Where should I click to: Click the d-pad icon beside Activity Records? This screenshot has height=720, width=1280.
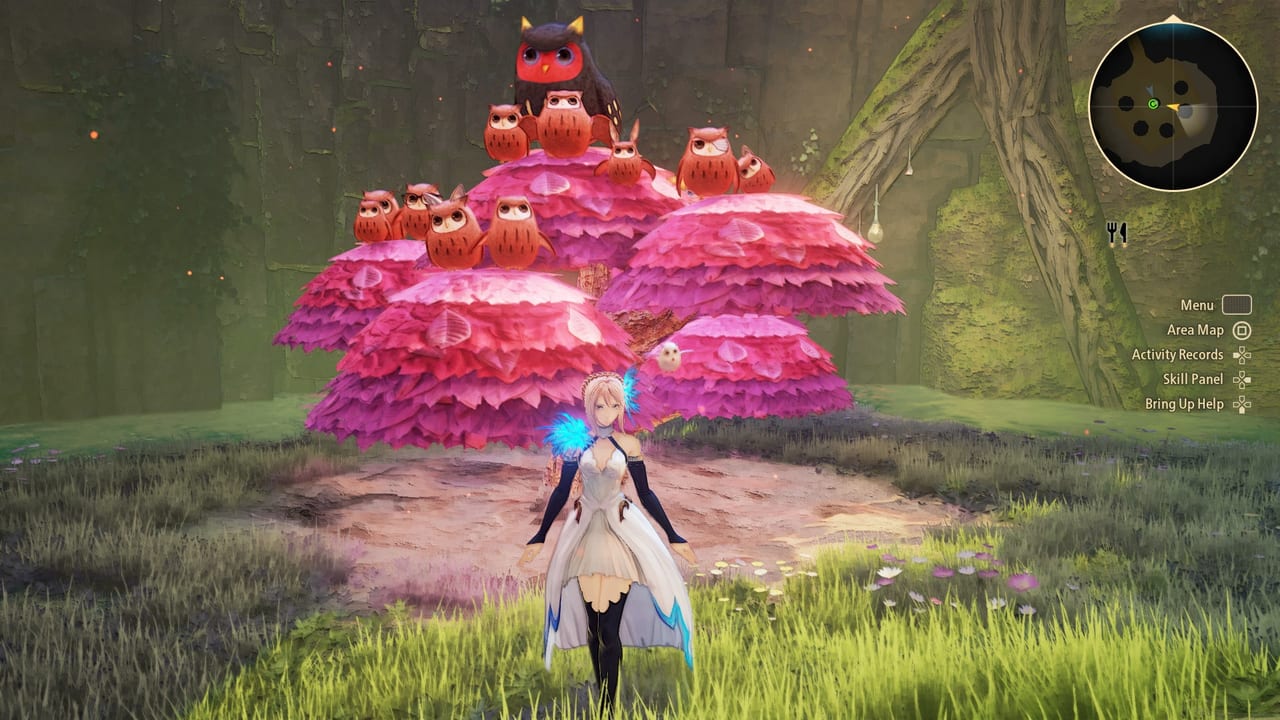[1242, 355]
